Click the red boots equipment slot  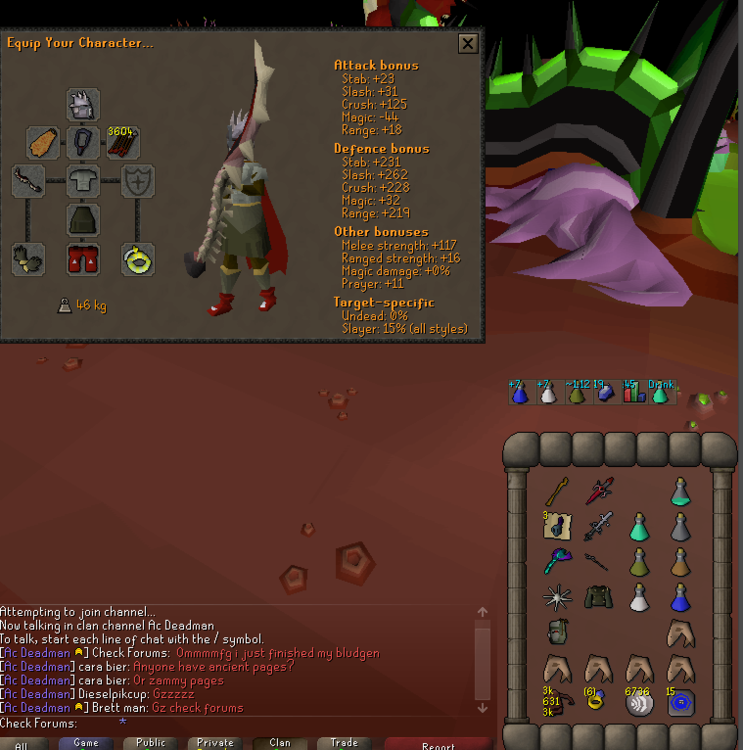83,259
